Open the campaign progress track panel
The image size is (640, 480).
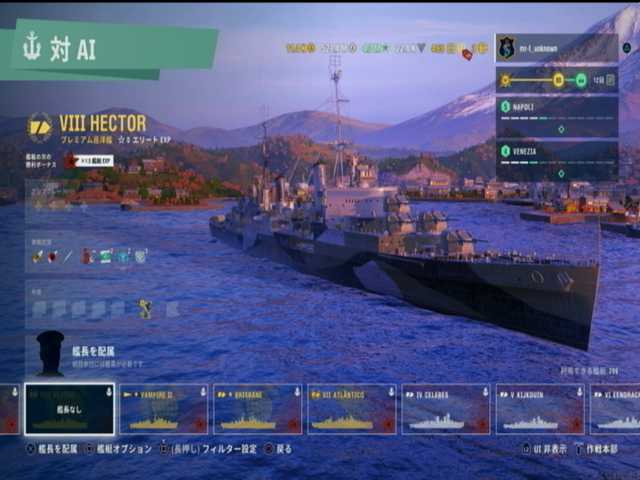pyautogui.click(x=556, y=79)
